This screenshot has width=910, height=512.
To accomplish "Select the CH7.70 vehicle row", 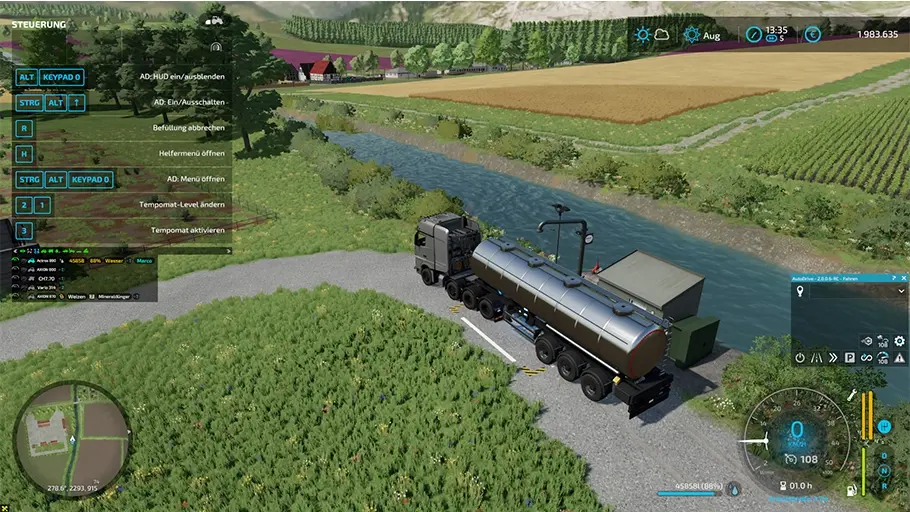I will (46, 278).
